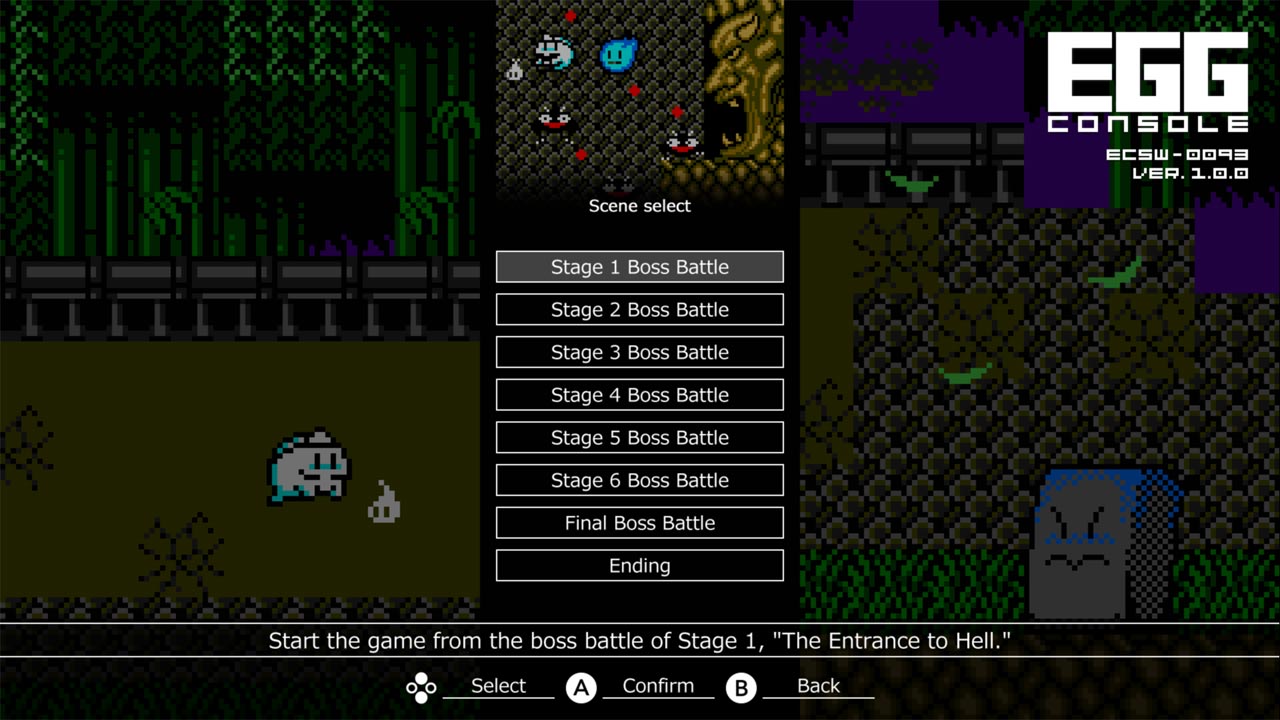Viewport: 1280px width, 720px height.
Task: Start the Final Boss Battle
Action: coord(639,522)
